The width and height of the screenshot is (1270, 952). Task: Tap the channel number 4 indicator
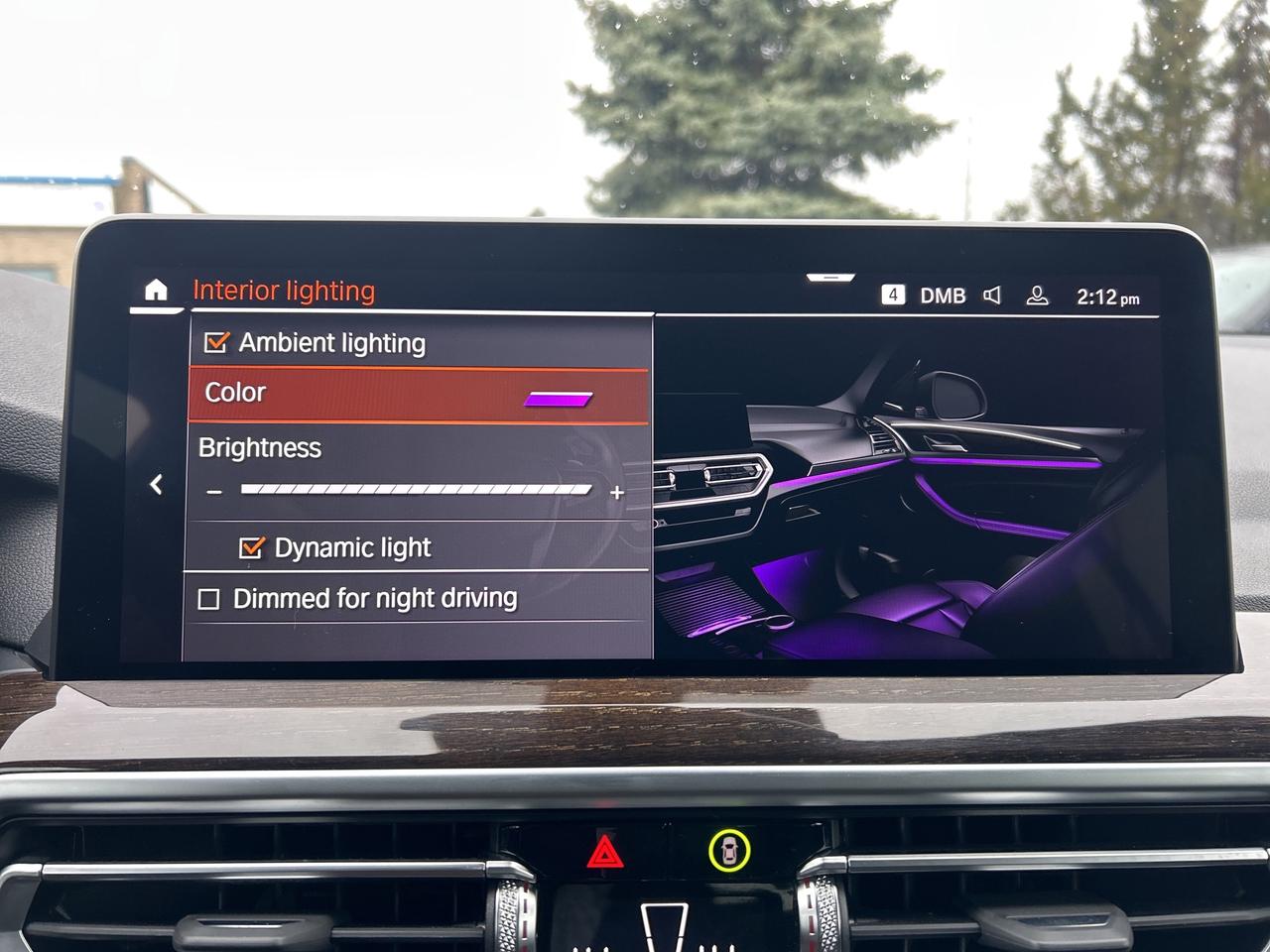pyautogui.click(x=892, y=293)
